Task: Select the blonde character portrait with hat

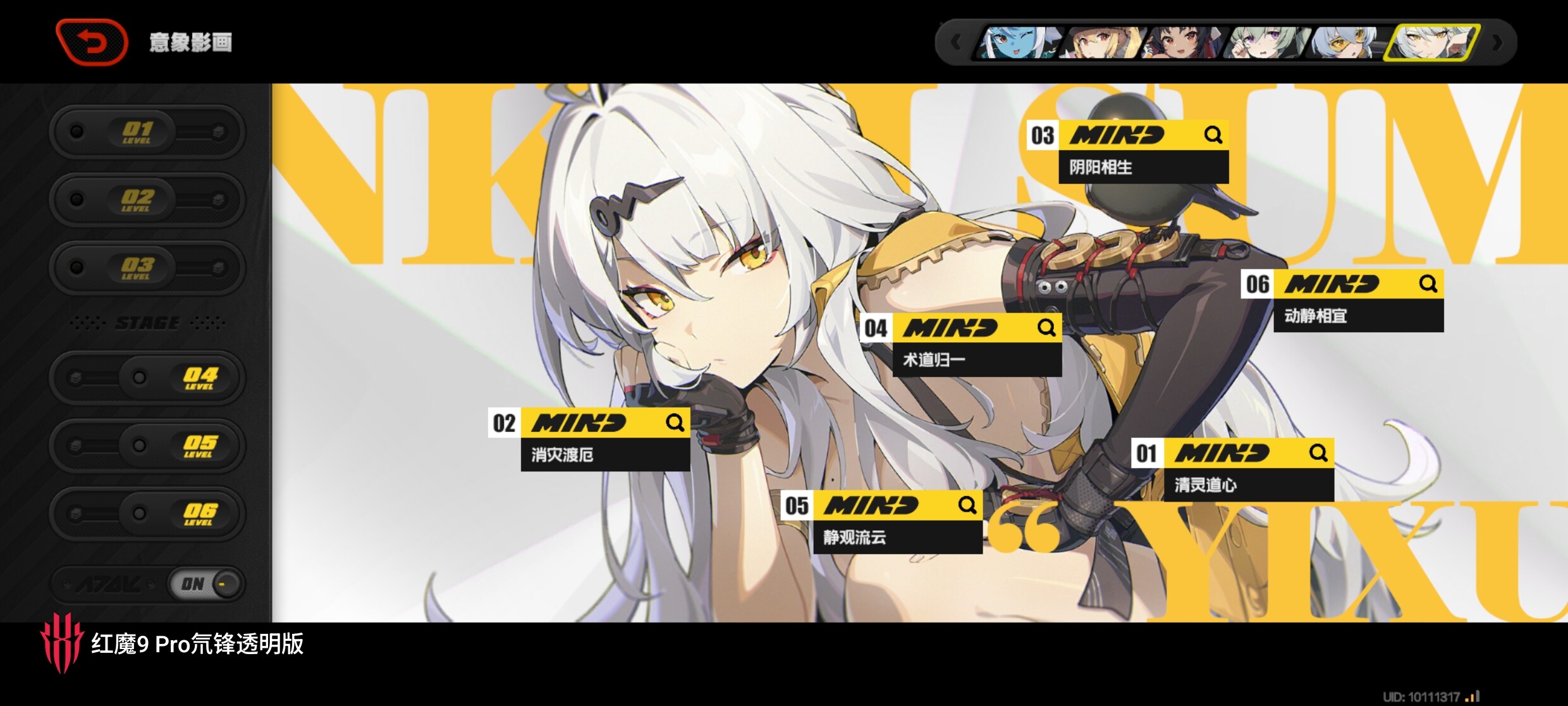Action: pos(1101,43)
